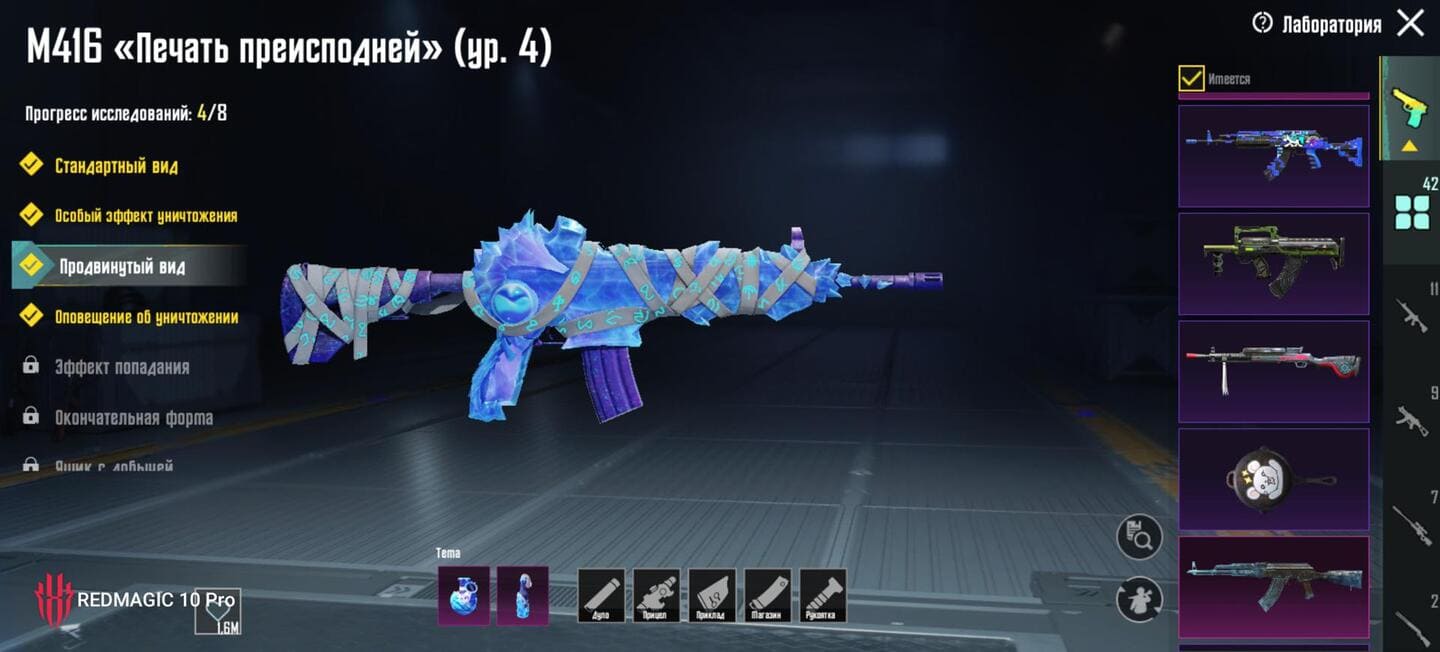Select Особый эффект уничтожения stage
This screenshot has height=652, width=1440.
(145, 216)
